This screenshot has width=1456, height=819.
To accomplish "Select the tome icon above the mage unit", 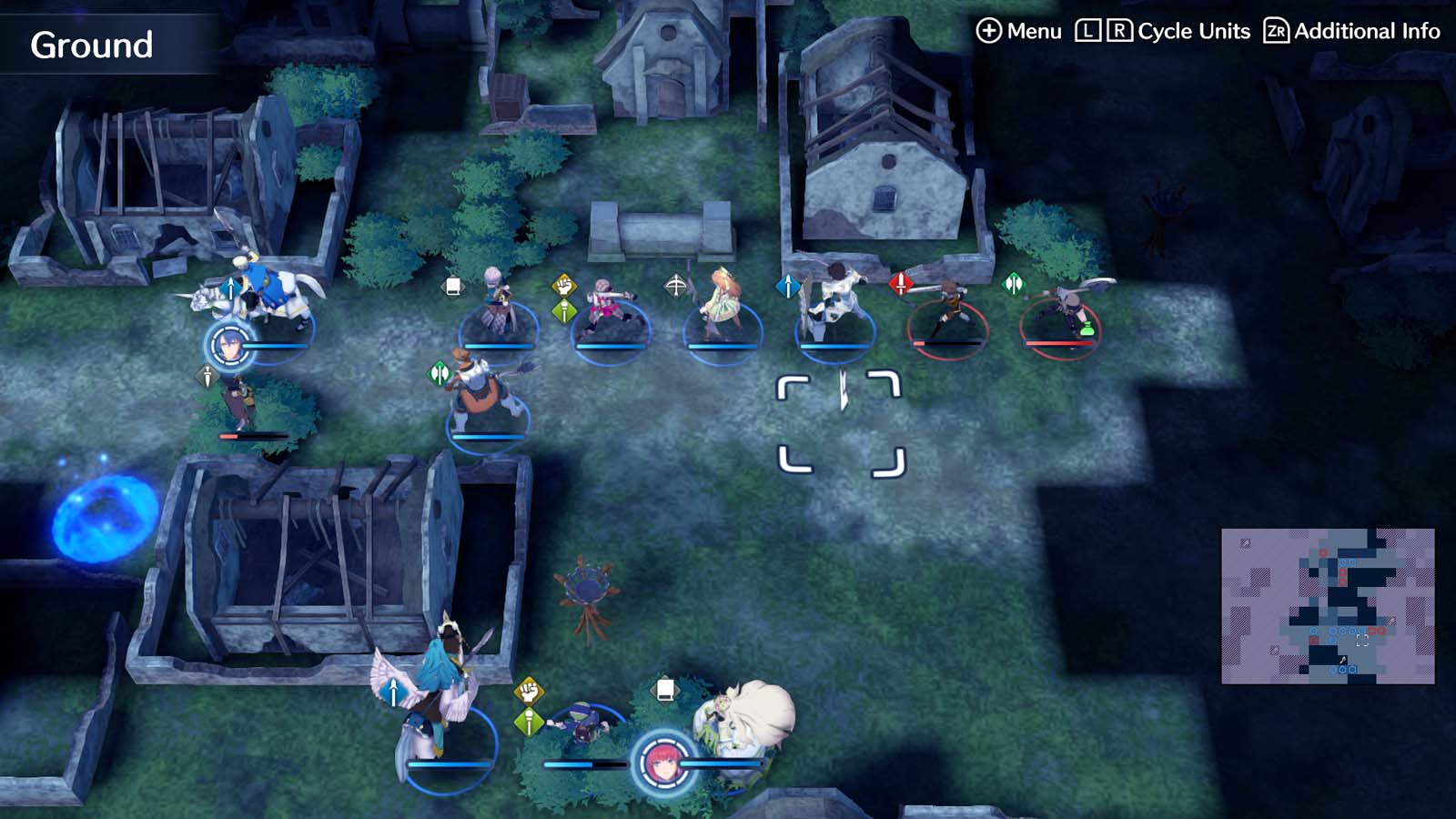I will click(452, 287).
